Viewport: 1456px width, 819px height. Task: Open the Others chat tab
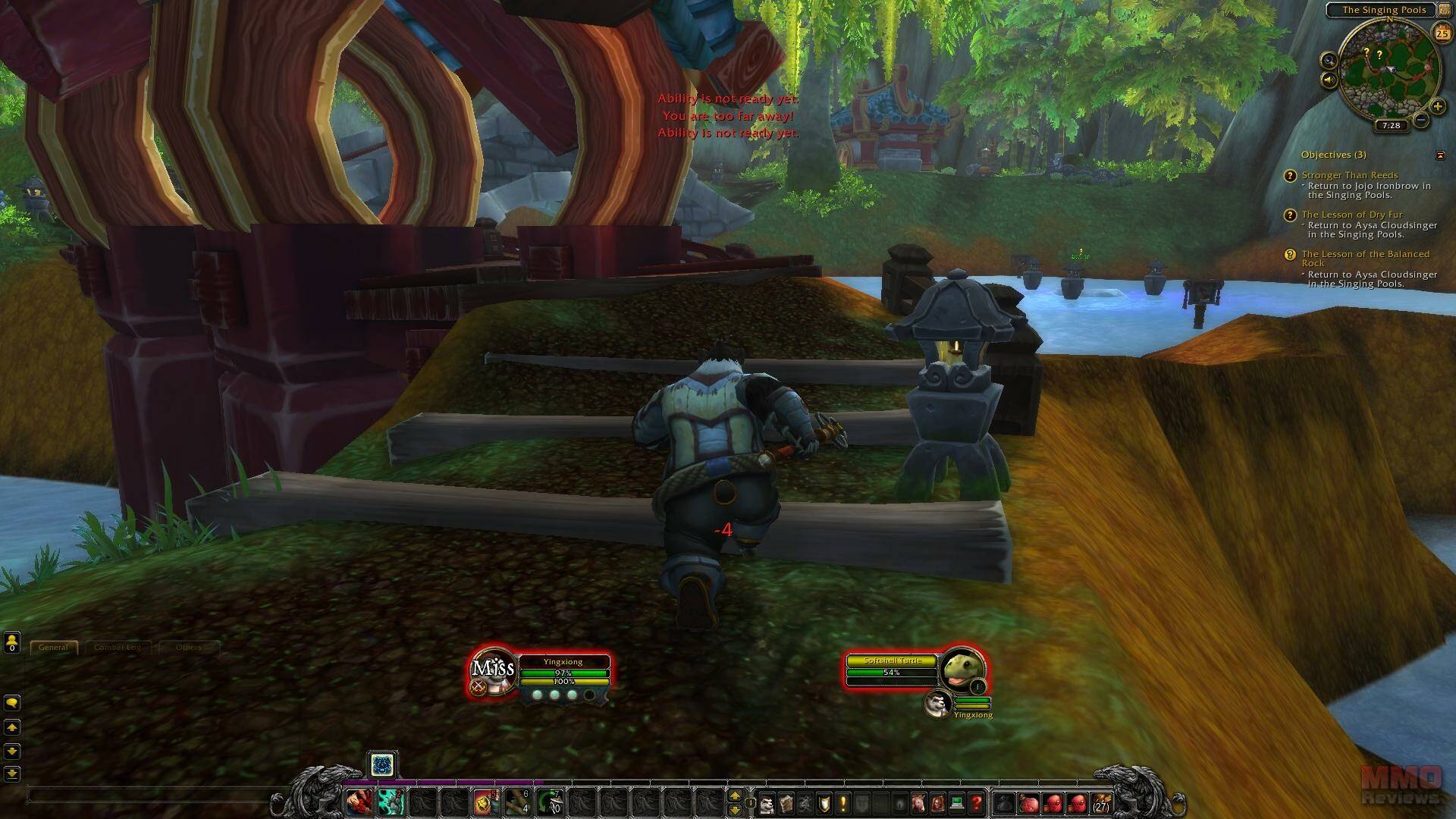pos(189,648)
